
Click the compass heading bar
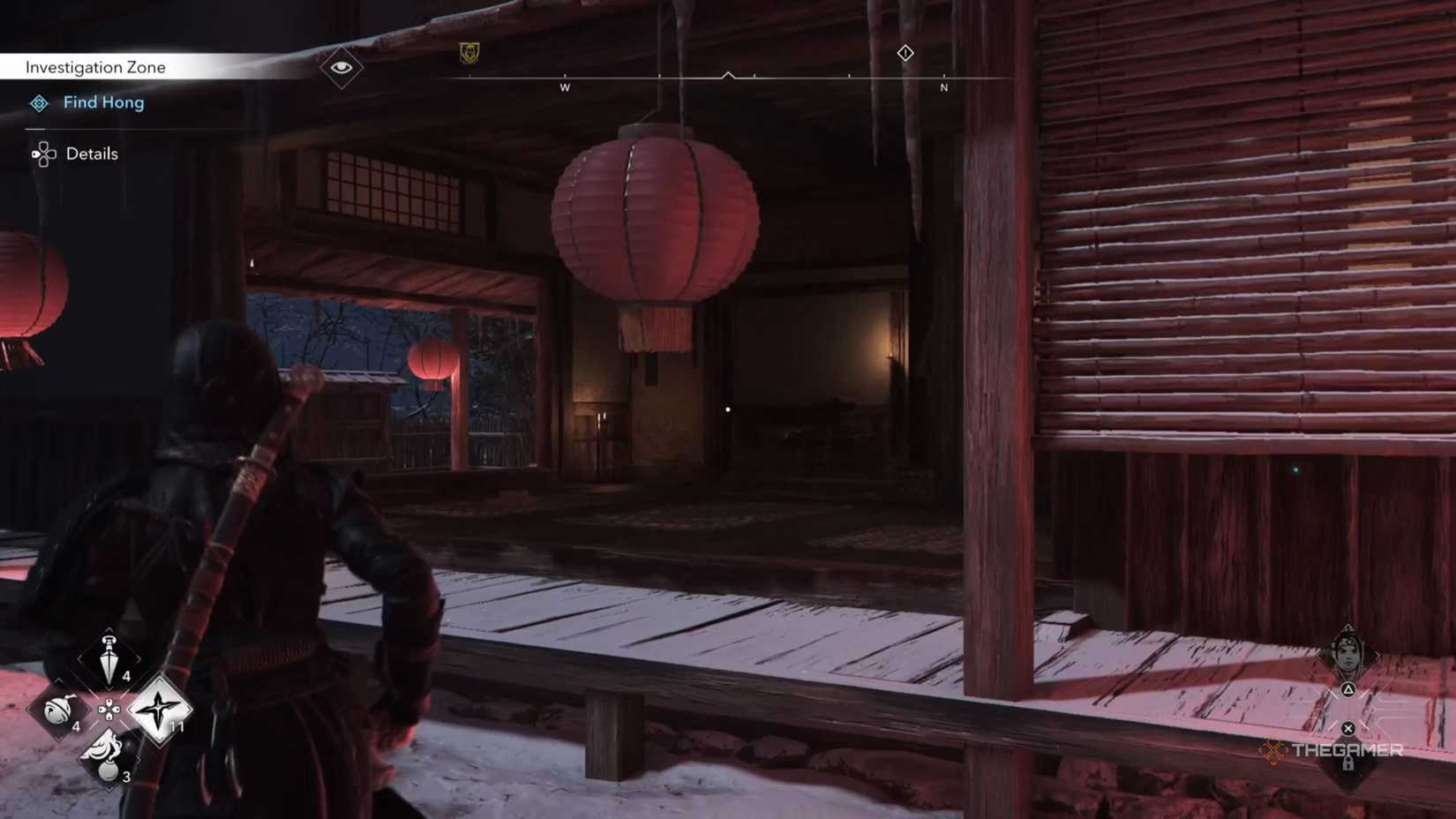pos(728,78)
